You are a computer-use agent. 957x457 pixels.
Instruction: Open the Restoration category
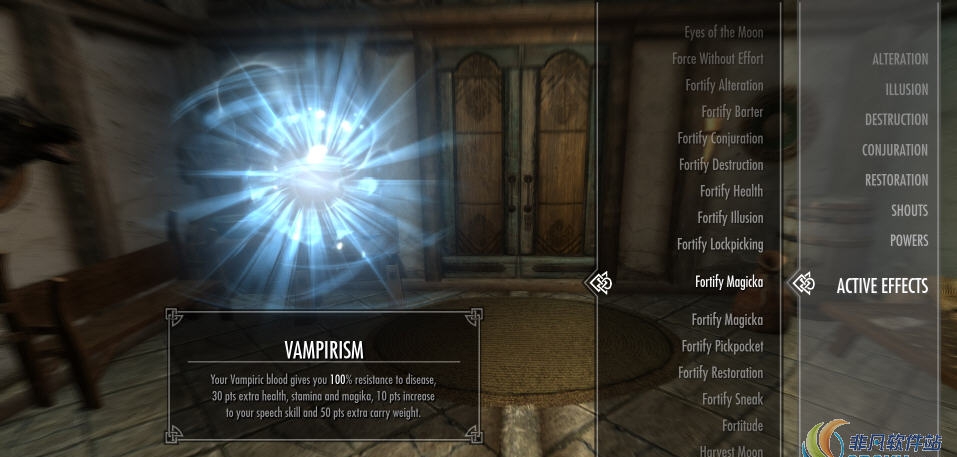coord(896,180)
